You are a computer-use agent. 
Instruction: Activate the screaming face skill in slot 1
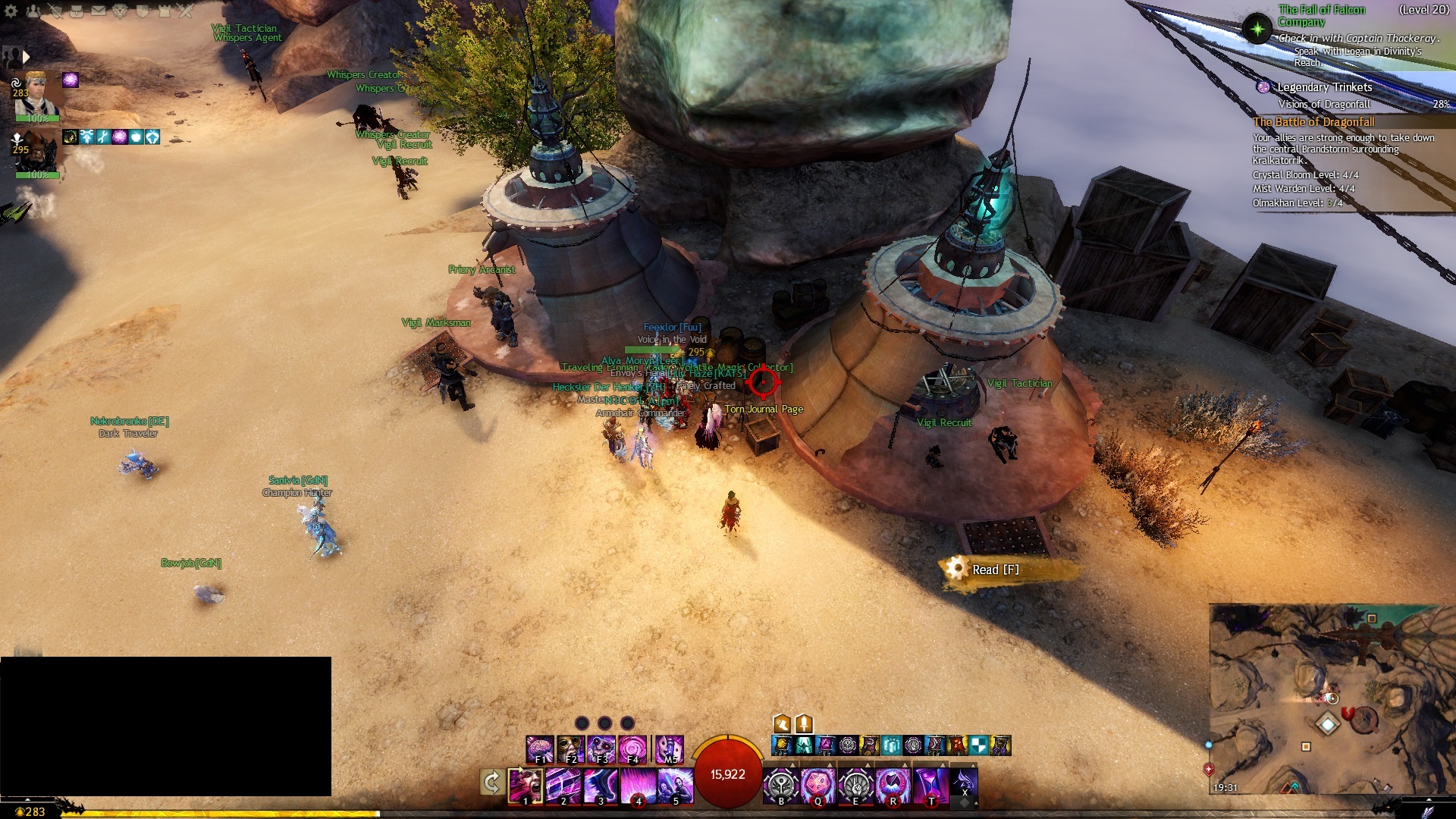[x=525, y=784]
